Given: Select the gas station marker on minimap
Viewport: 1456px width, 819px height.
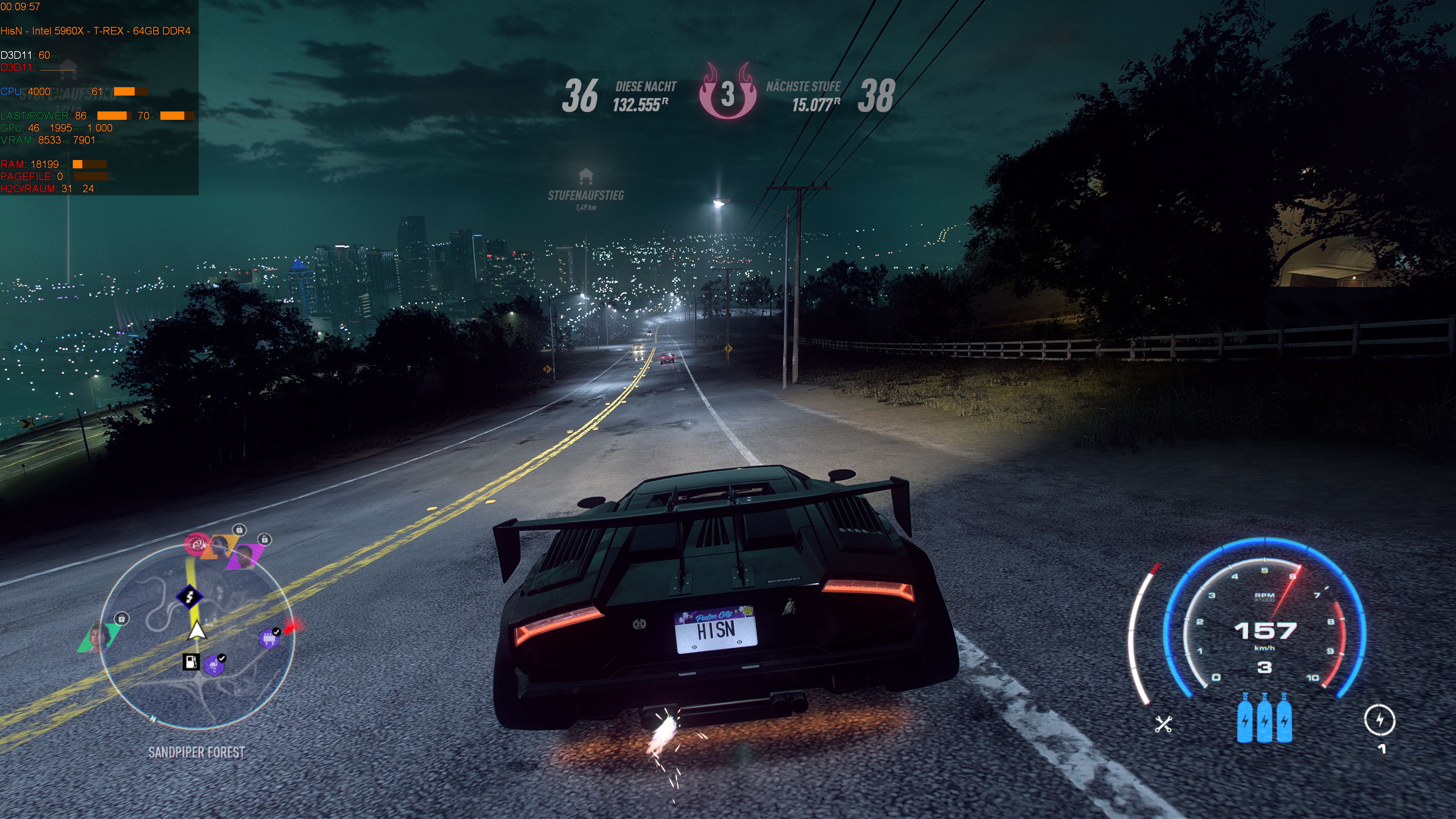Looking at the screenshot, I should (191, 661).
